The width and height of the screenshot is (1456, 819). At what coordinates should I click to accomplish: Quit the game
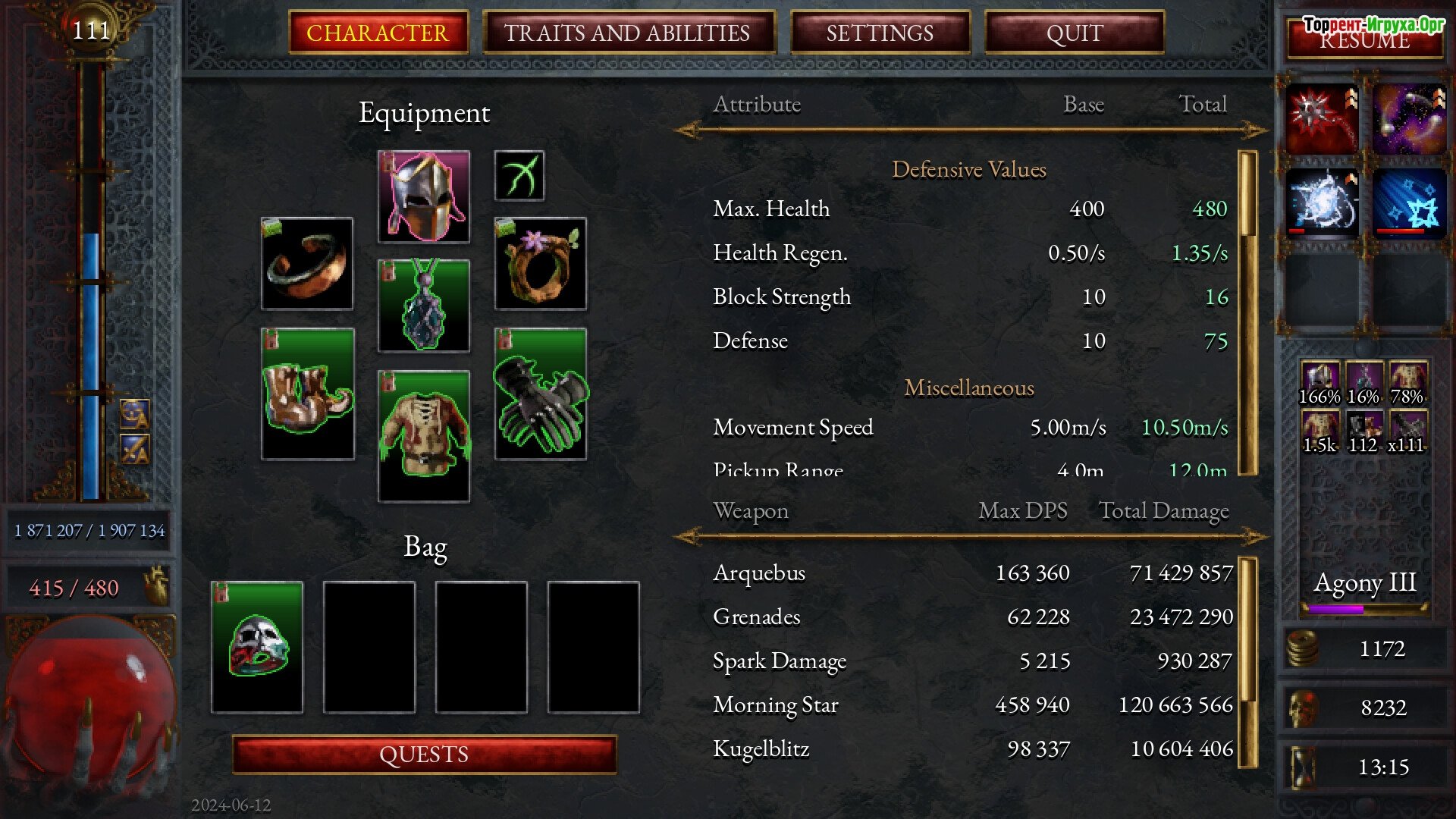point(1074,33)
